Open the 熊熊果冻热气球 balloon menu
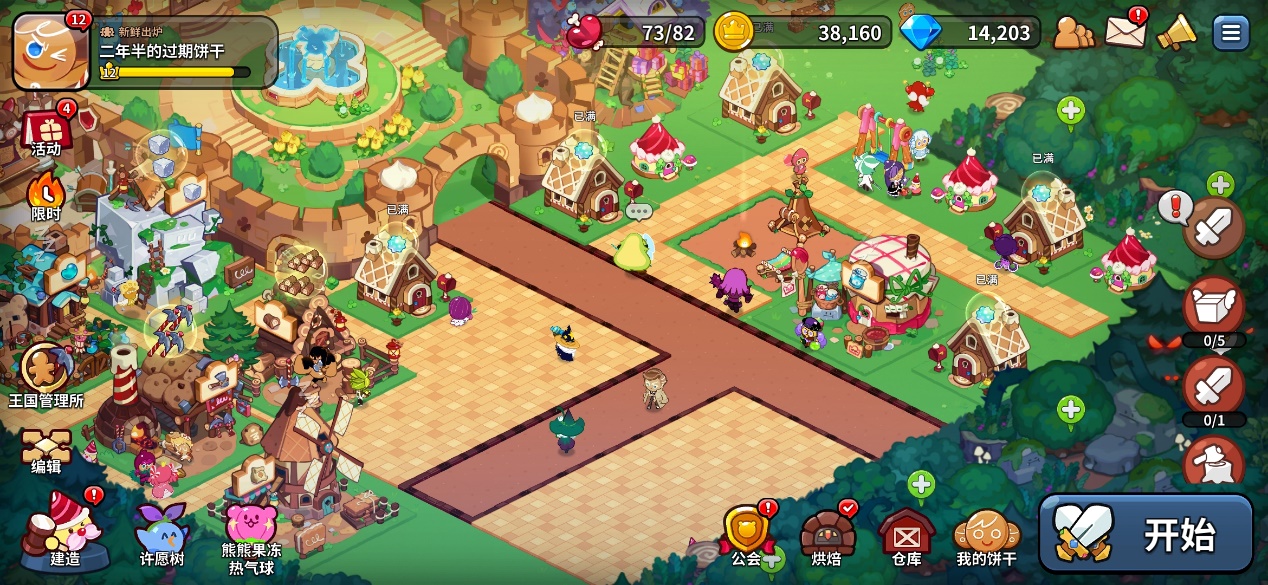 tap(251, 533)
